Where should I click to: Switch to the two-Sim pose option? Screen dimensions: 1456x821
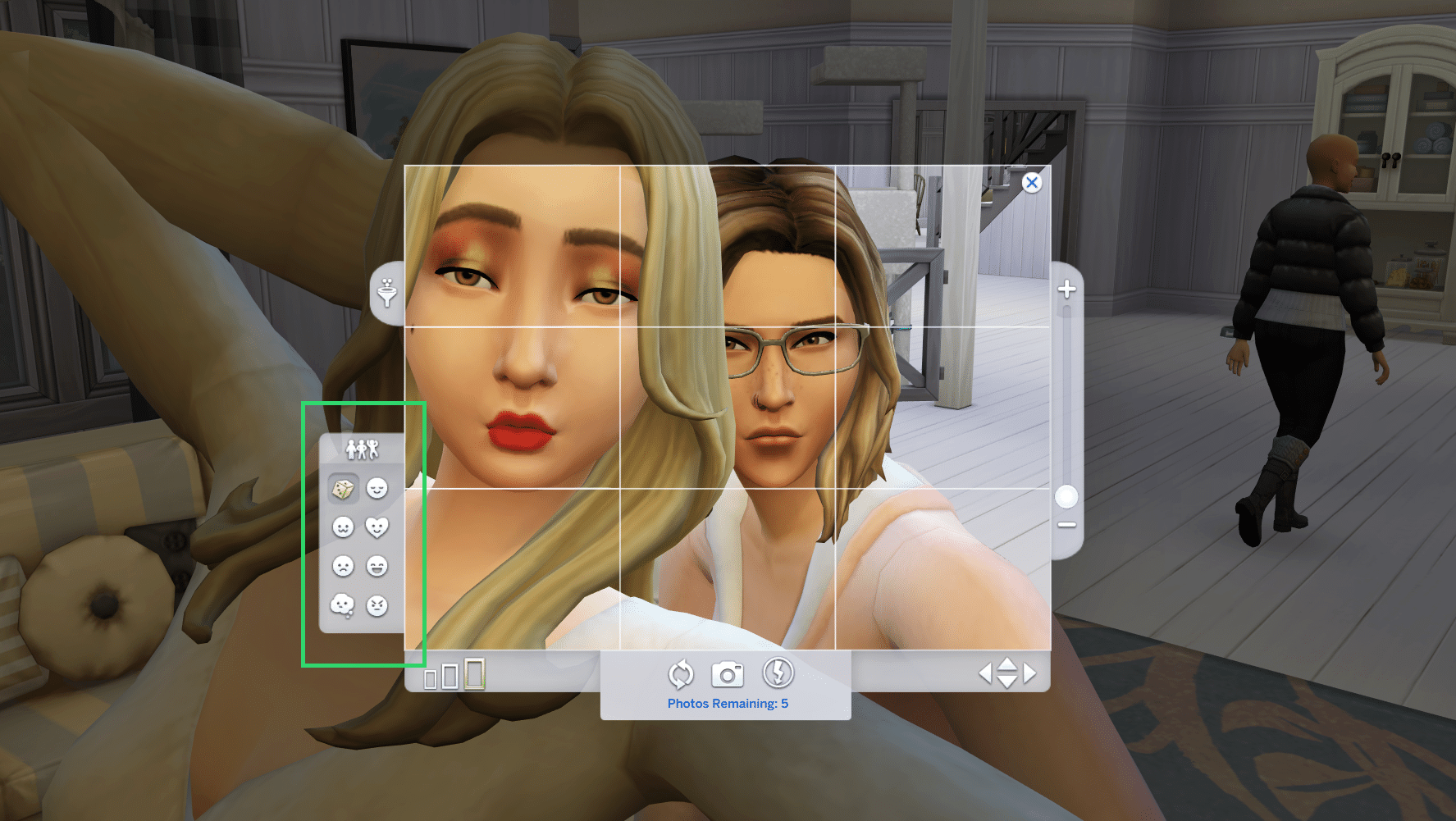point(362,449)
